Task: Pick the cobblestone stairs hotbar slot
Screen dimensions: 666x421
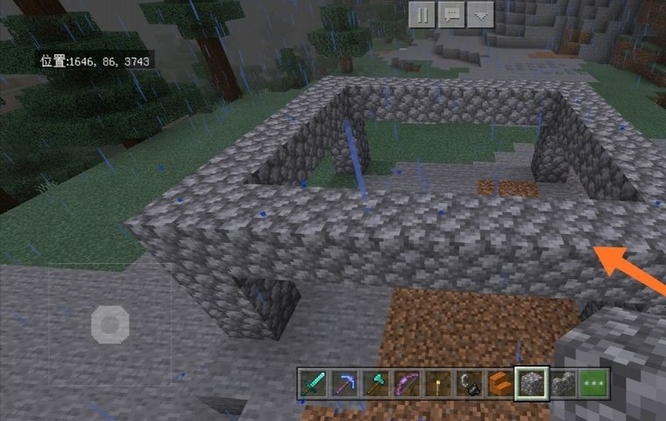Action: (563, 383)
